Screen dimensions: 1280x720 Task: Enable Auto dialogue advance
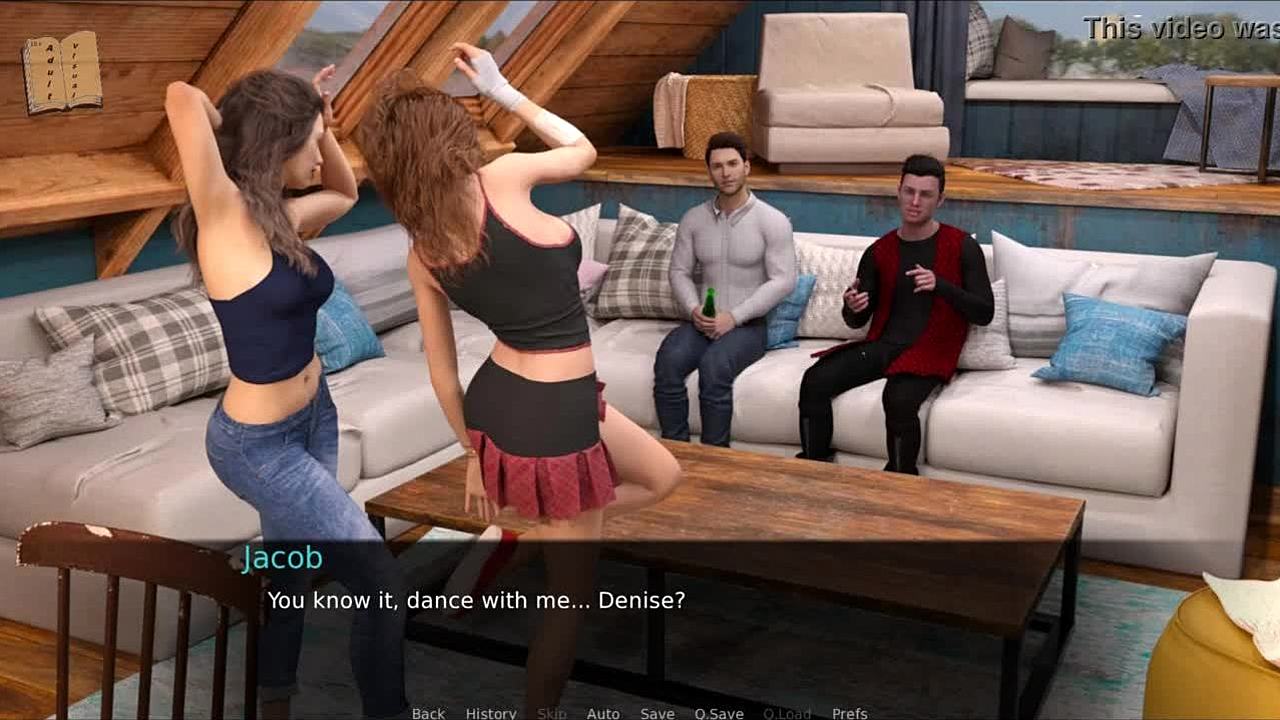pyautogui.click(x=603, y=713)
